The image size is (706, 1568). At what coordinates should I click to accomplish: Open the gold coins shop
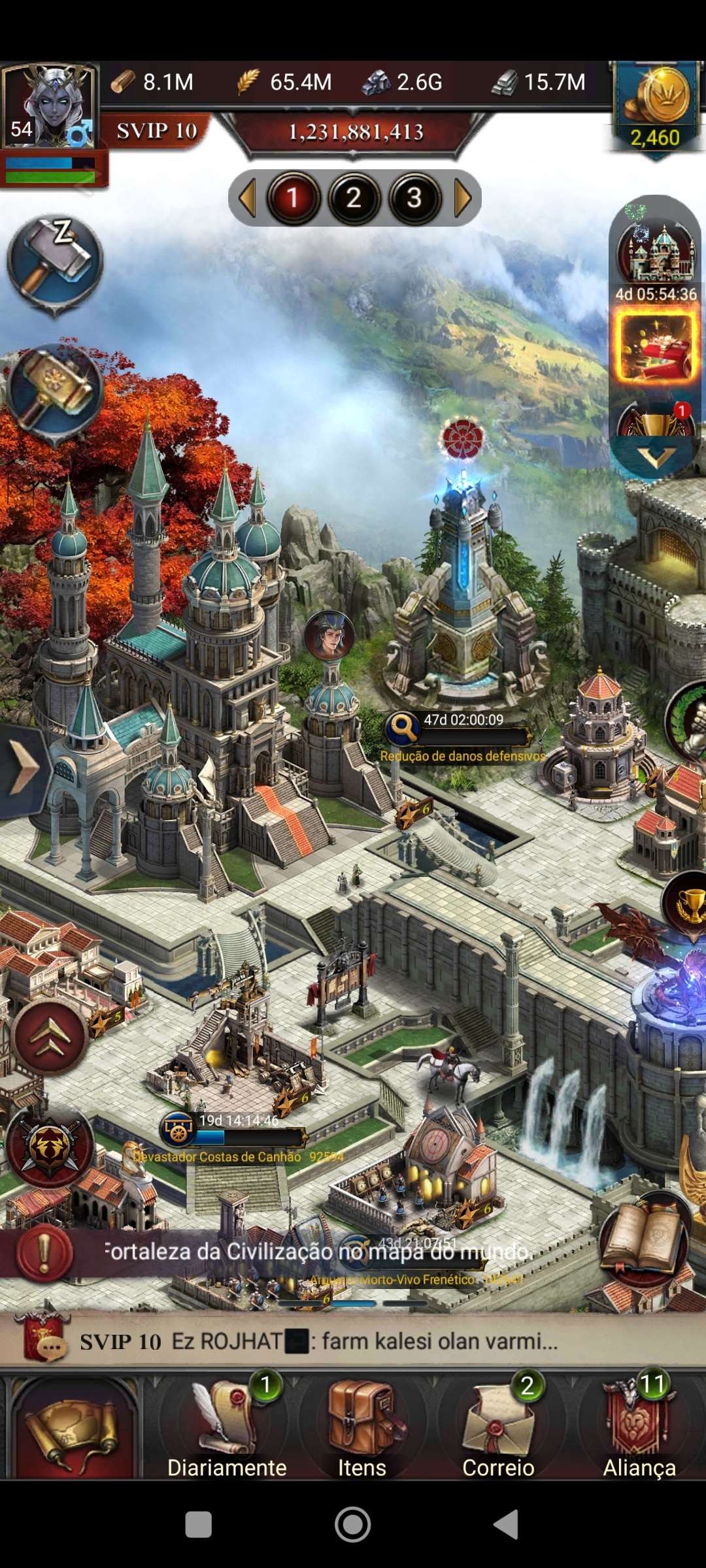click(x=655, y=105)
